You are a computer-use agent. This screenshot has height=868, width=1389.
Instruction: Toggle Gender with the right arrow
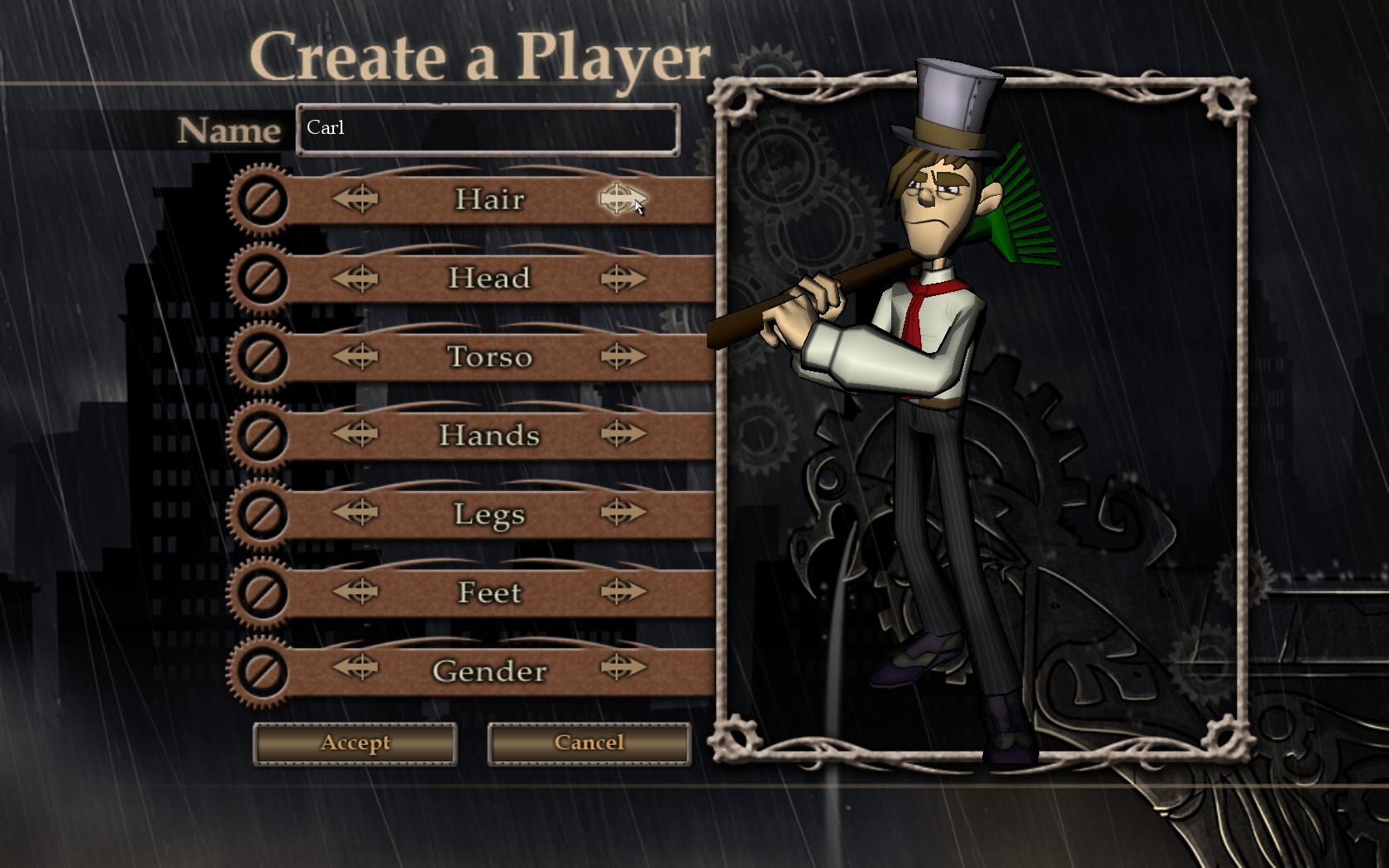point(622,668)
